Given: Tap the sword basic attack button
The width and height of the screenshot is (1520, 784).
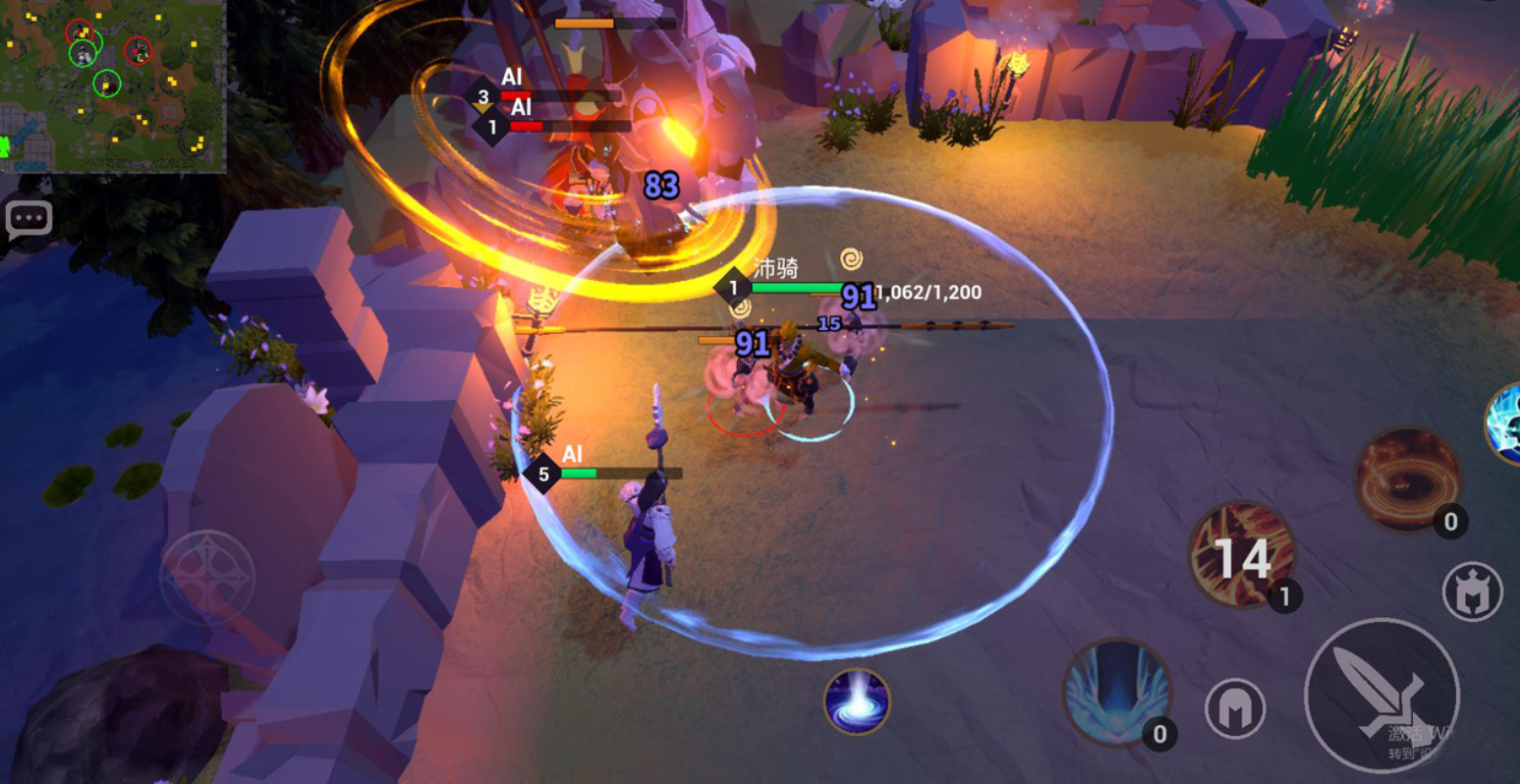Looking at the screenshot, I should coord(1380,694).
